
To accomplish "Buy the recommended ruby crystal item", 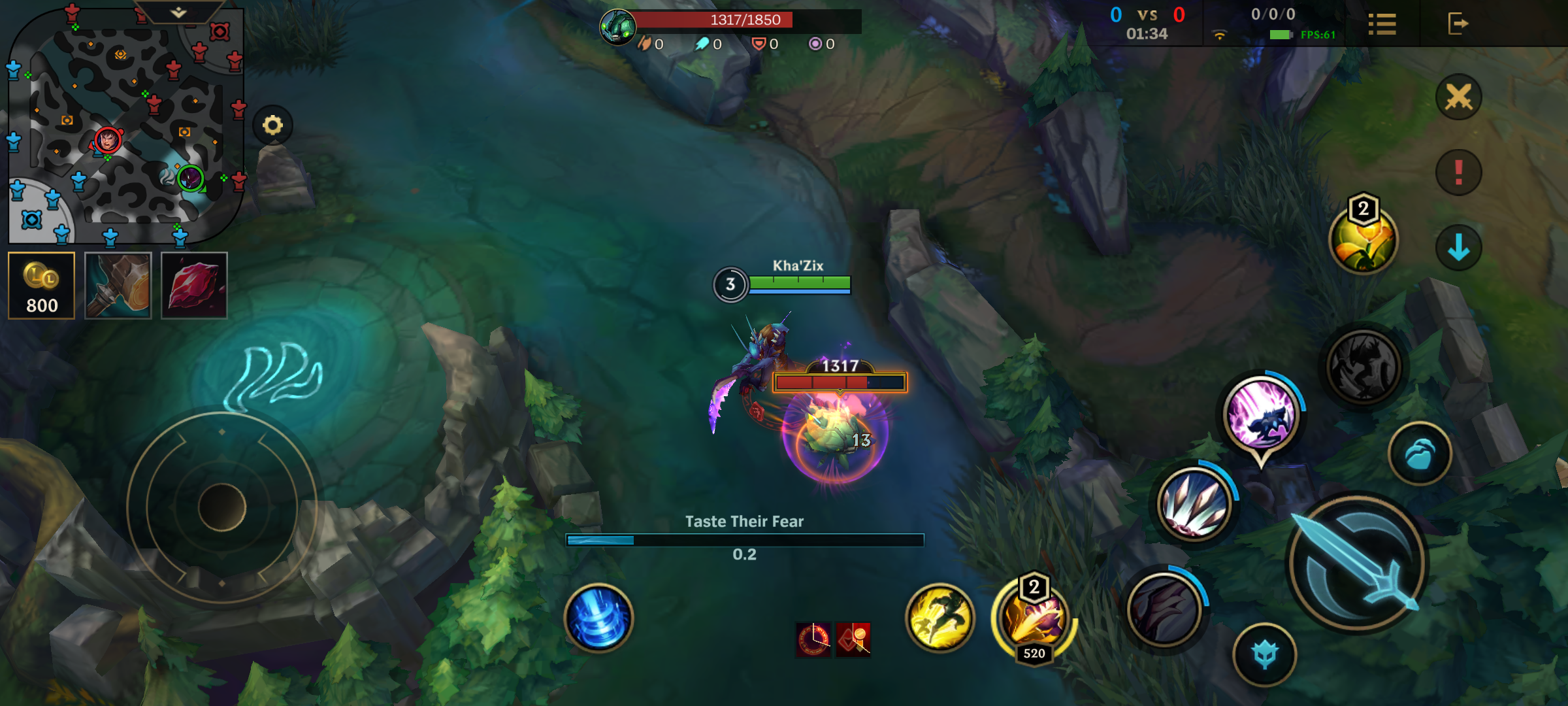I will pos(194,286).
